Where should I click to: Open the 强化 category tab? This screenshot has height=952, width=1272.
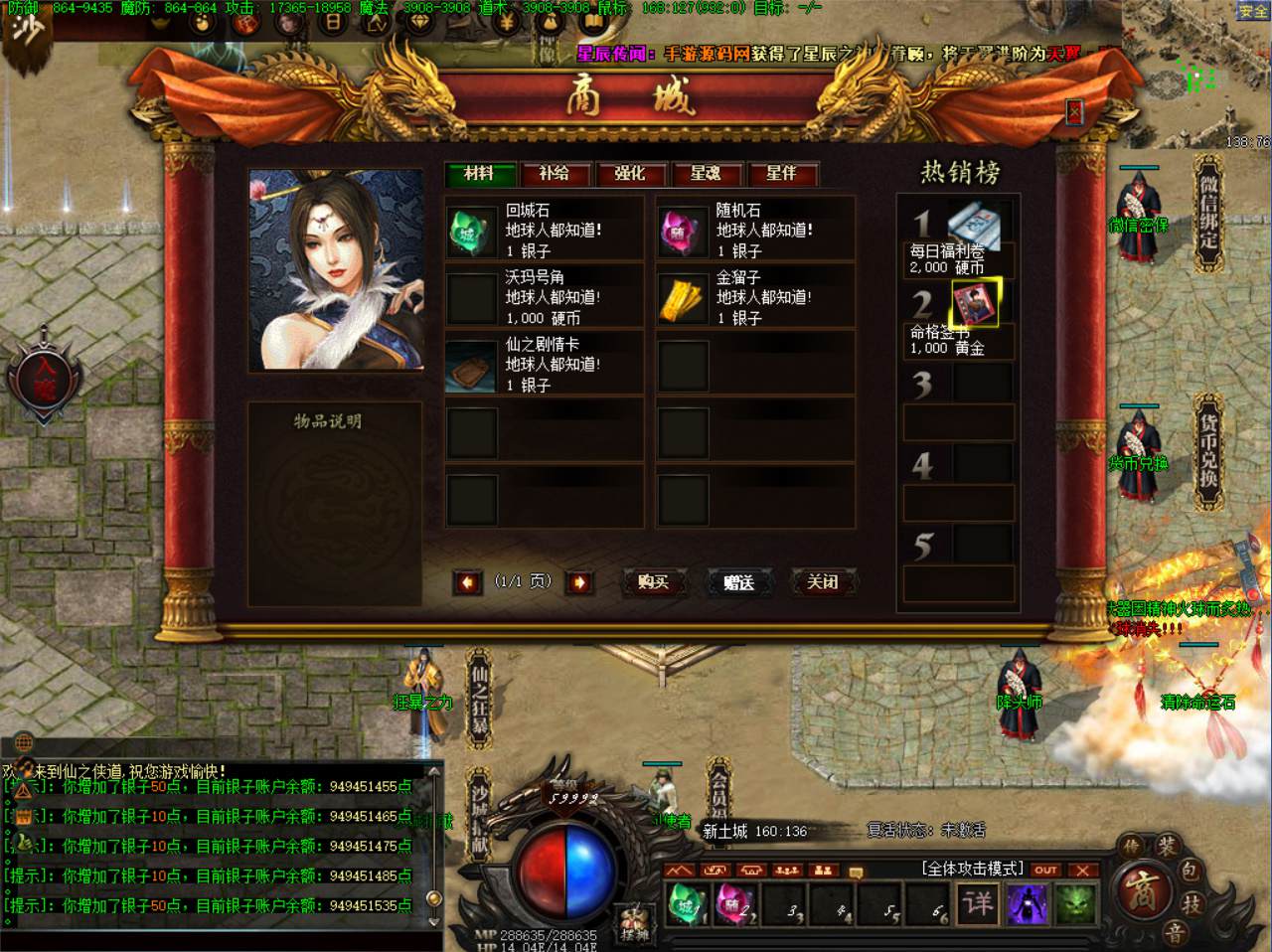point(630,174)
